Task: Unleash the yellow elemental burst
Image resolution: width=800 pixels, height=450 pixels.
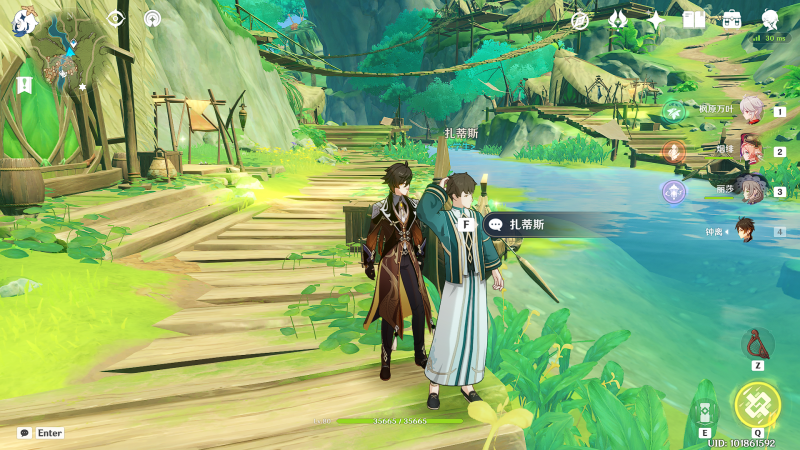Action: point(757,405)
